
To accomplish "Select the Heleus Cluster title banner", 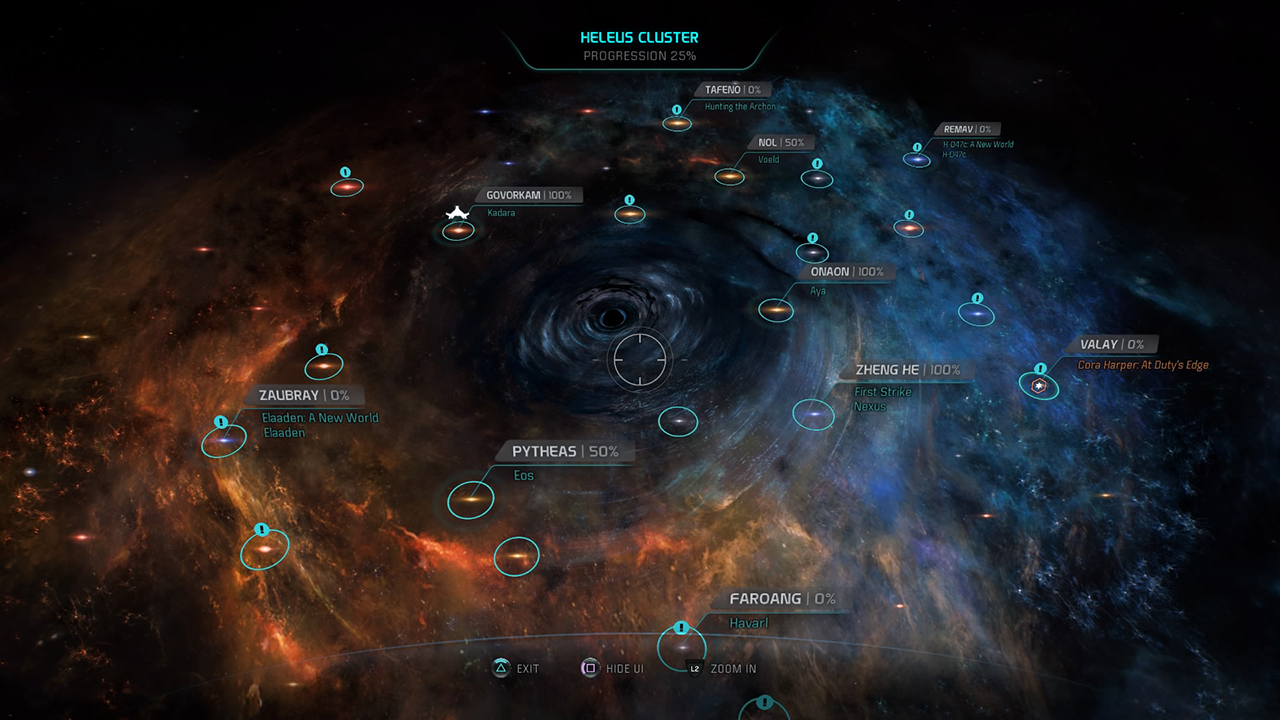I will pos(640,37).
